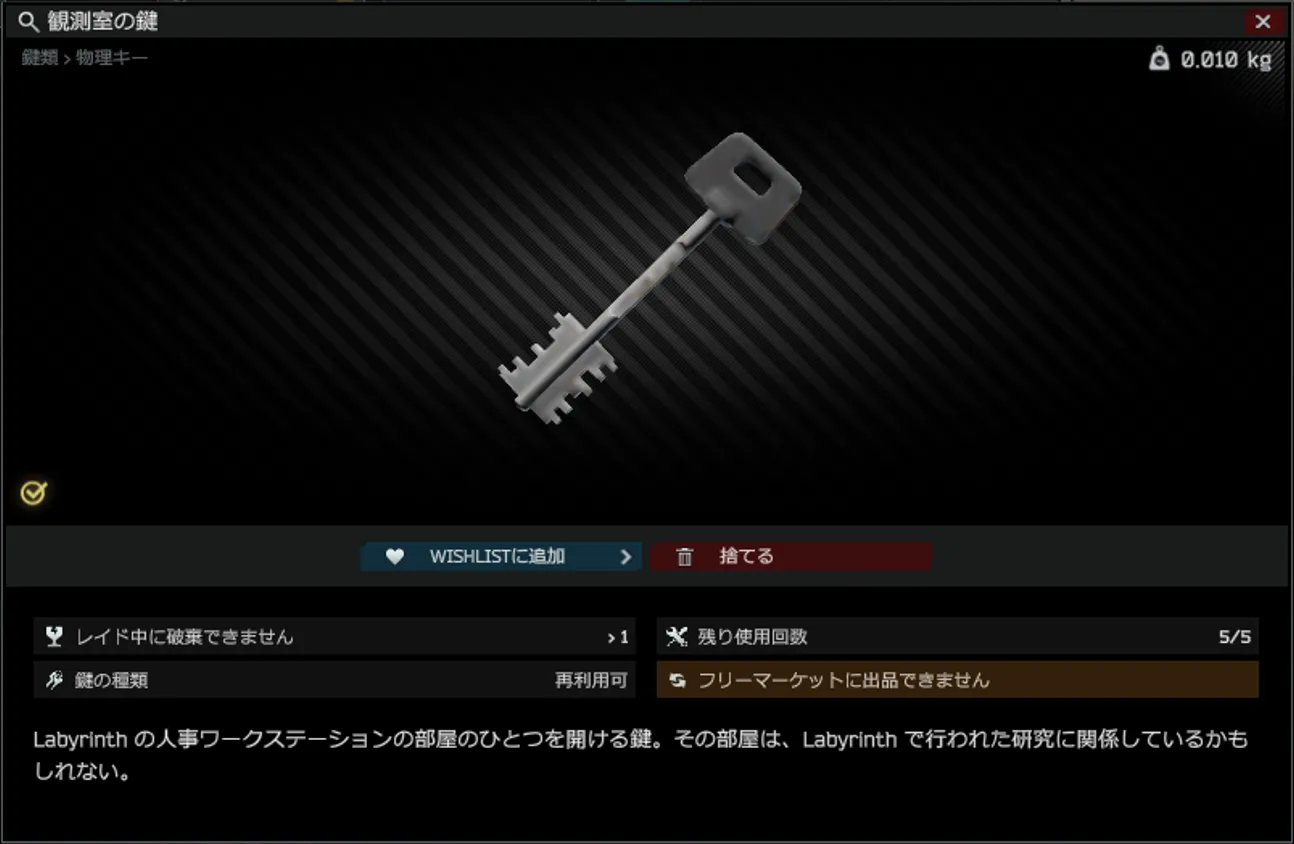This screenshot has width=1294, height=844.
Task: Click the 3D key preview image
Action: (650, 280)
